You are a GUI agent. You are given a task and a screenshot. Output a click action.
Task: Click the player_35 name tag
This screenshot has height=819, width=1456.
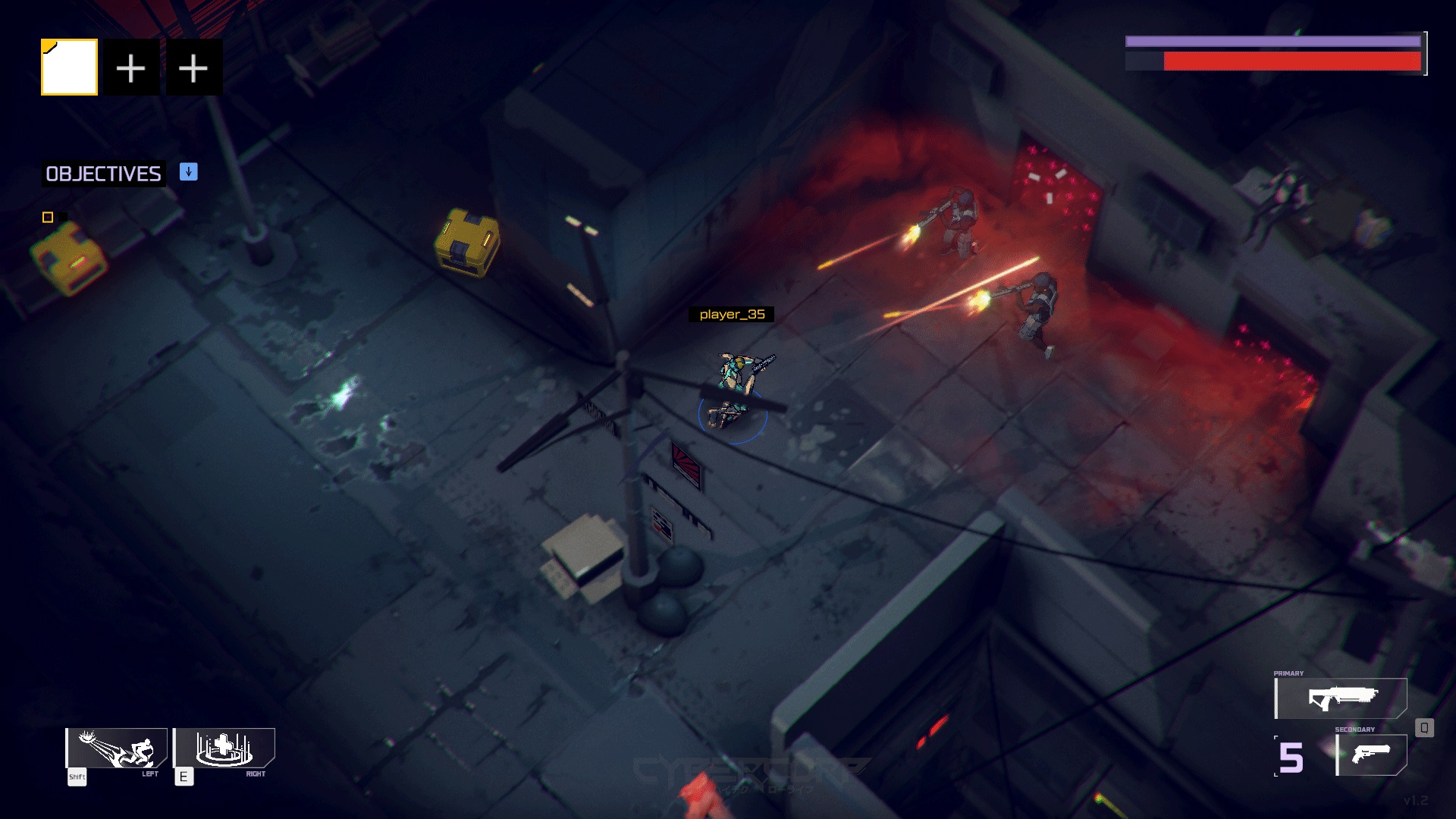[x=733, y=314]
